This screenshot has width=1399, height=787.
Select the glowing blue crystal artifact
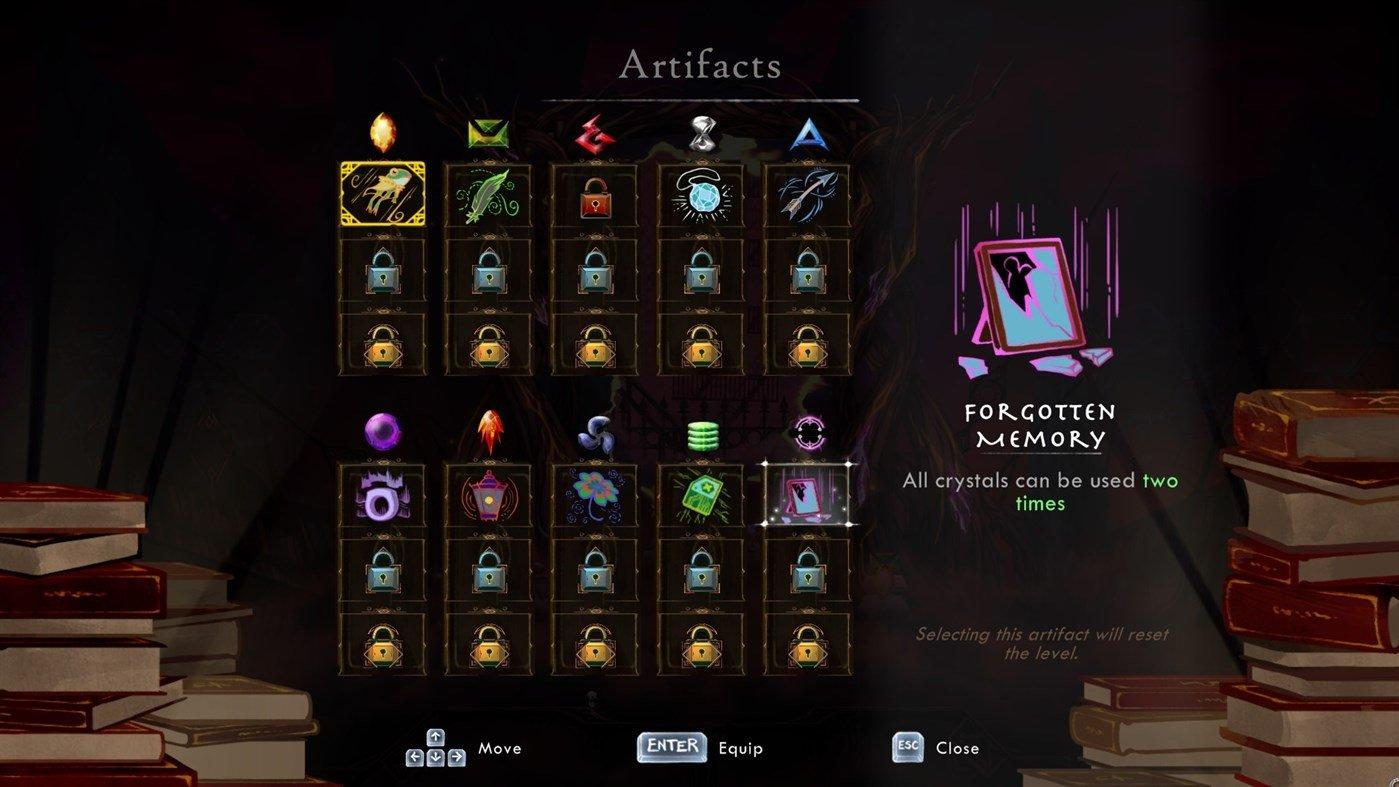[701, 194]
